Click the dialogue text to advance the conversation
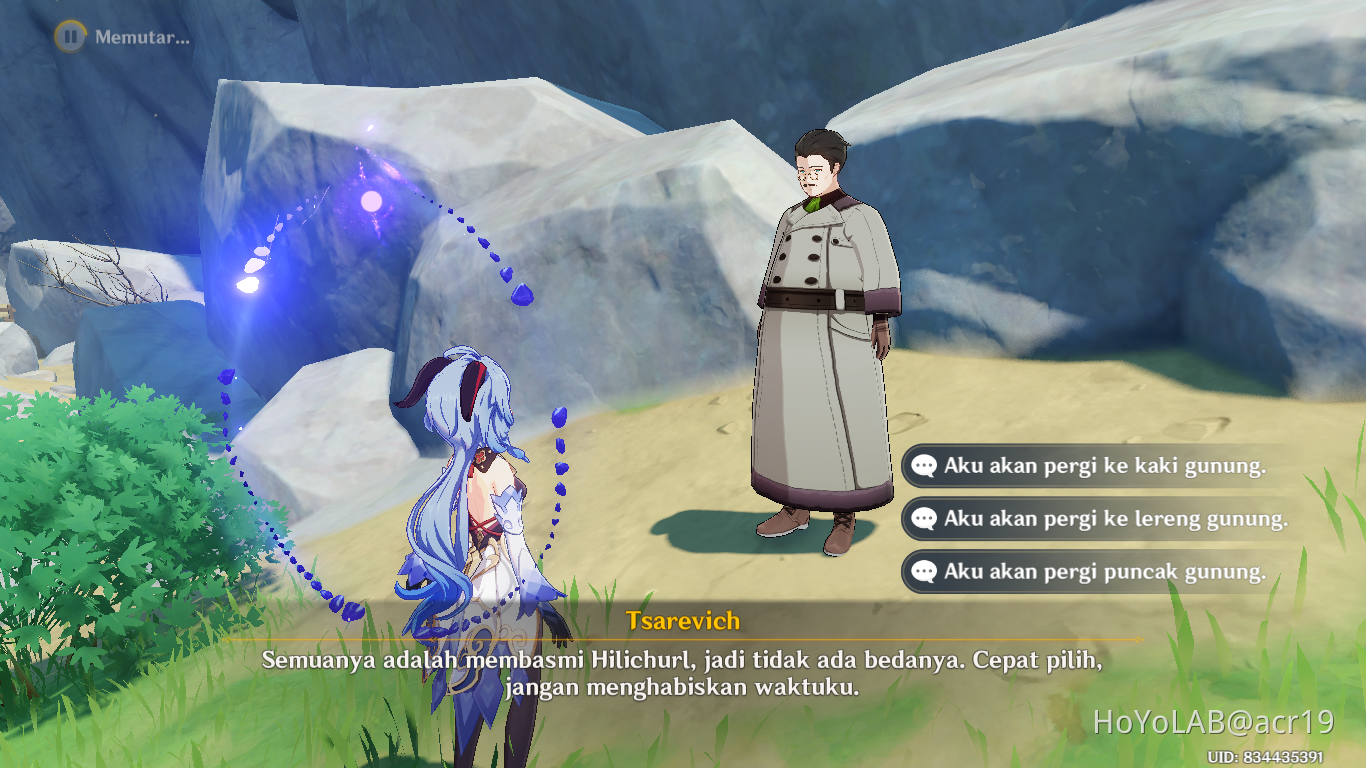Screen dimensions: 1366x768 tap(683, 670)
